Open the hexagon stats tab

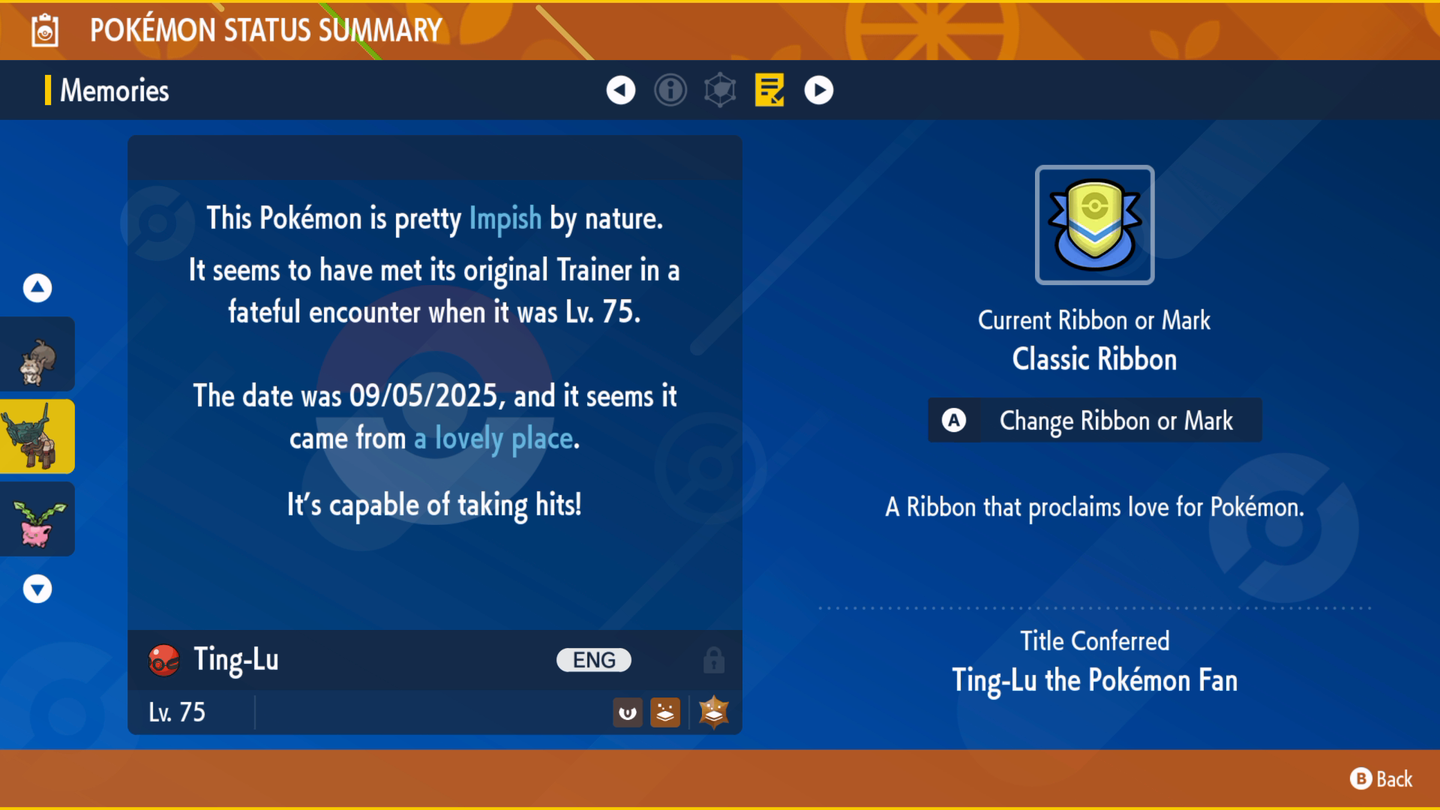[720, 90]
